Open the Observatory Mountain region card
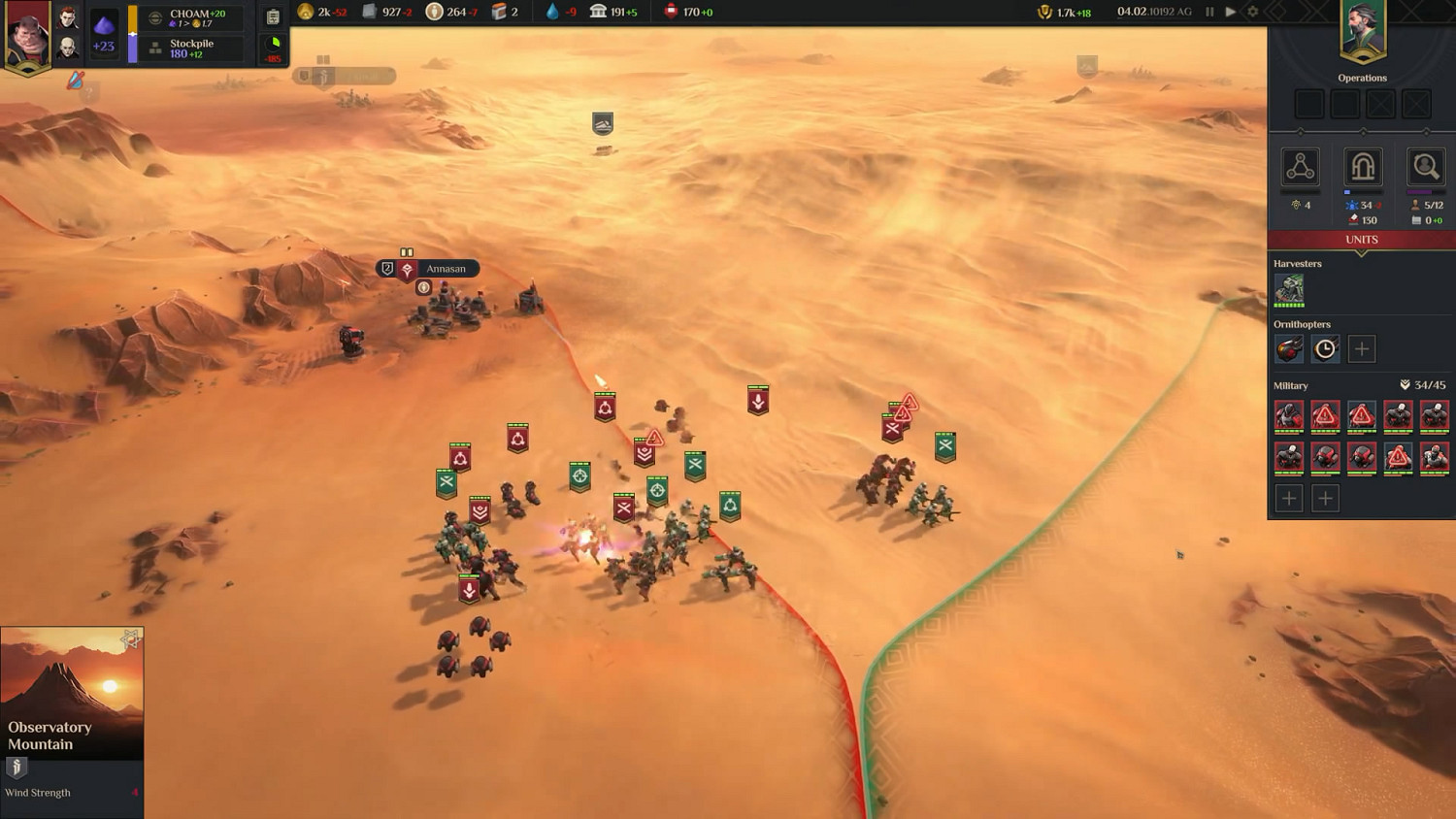Viewport: 1456px width, 819px height. click(73, 694)
